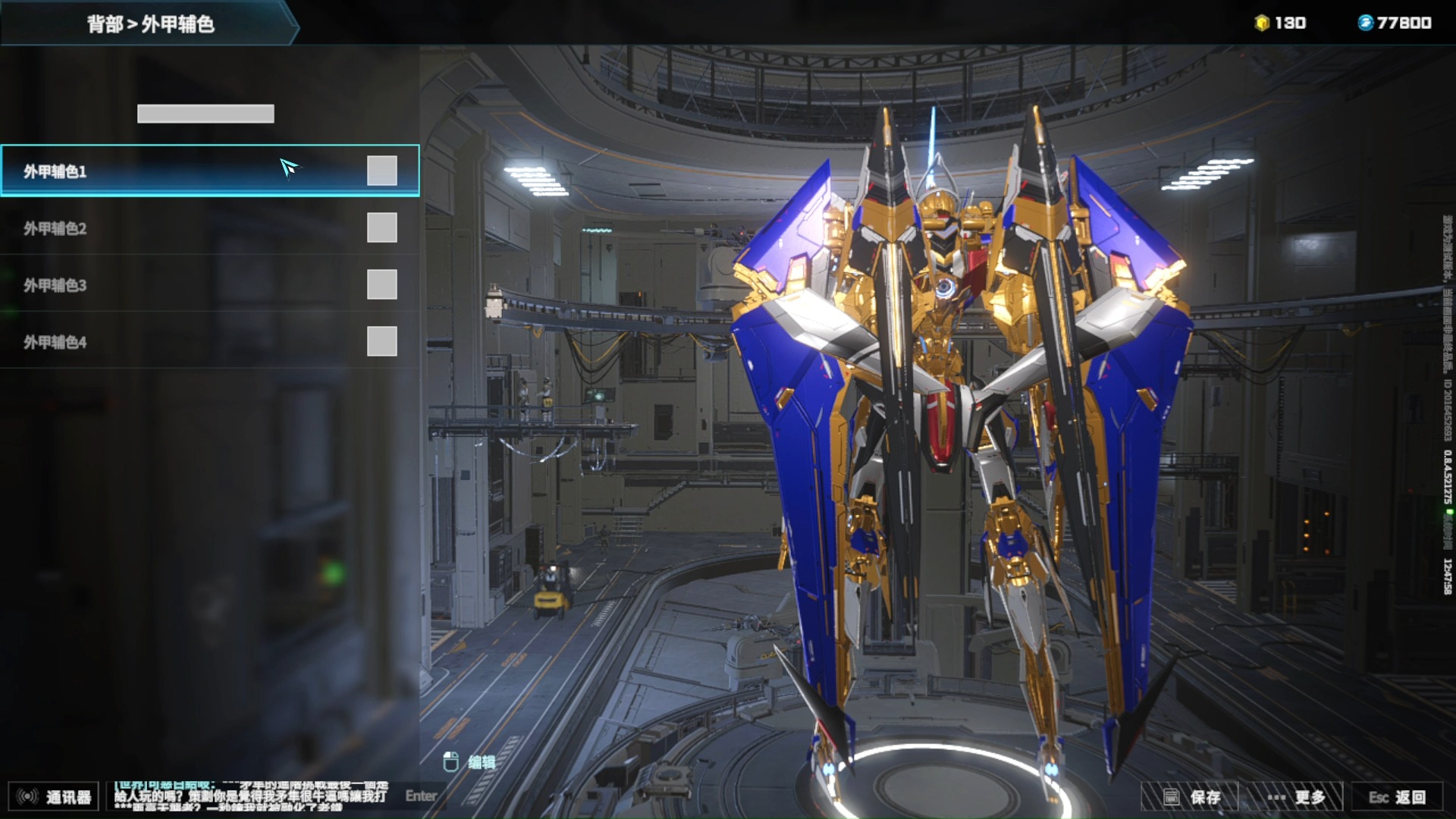Screen dimensions: 1456x819
Task: Go back using the 返回 button
Action: pos(1397,797)
